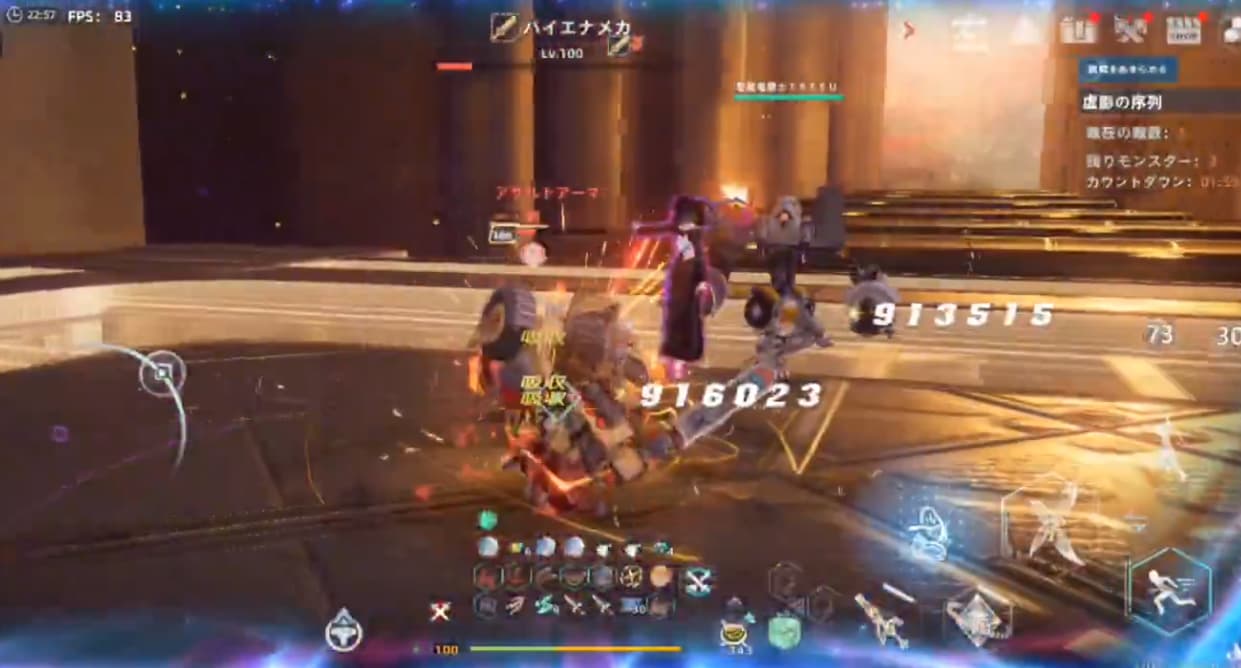
Task: Tap the Hyena Mecha boss name plate
Action: pos(560,27)
